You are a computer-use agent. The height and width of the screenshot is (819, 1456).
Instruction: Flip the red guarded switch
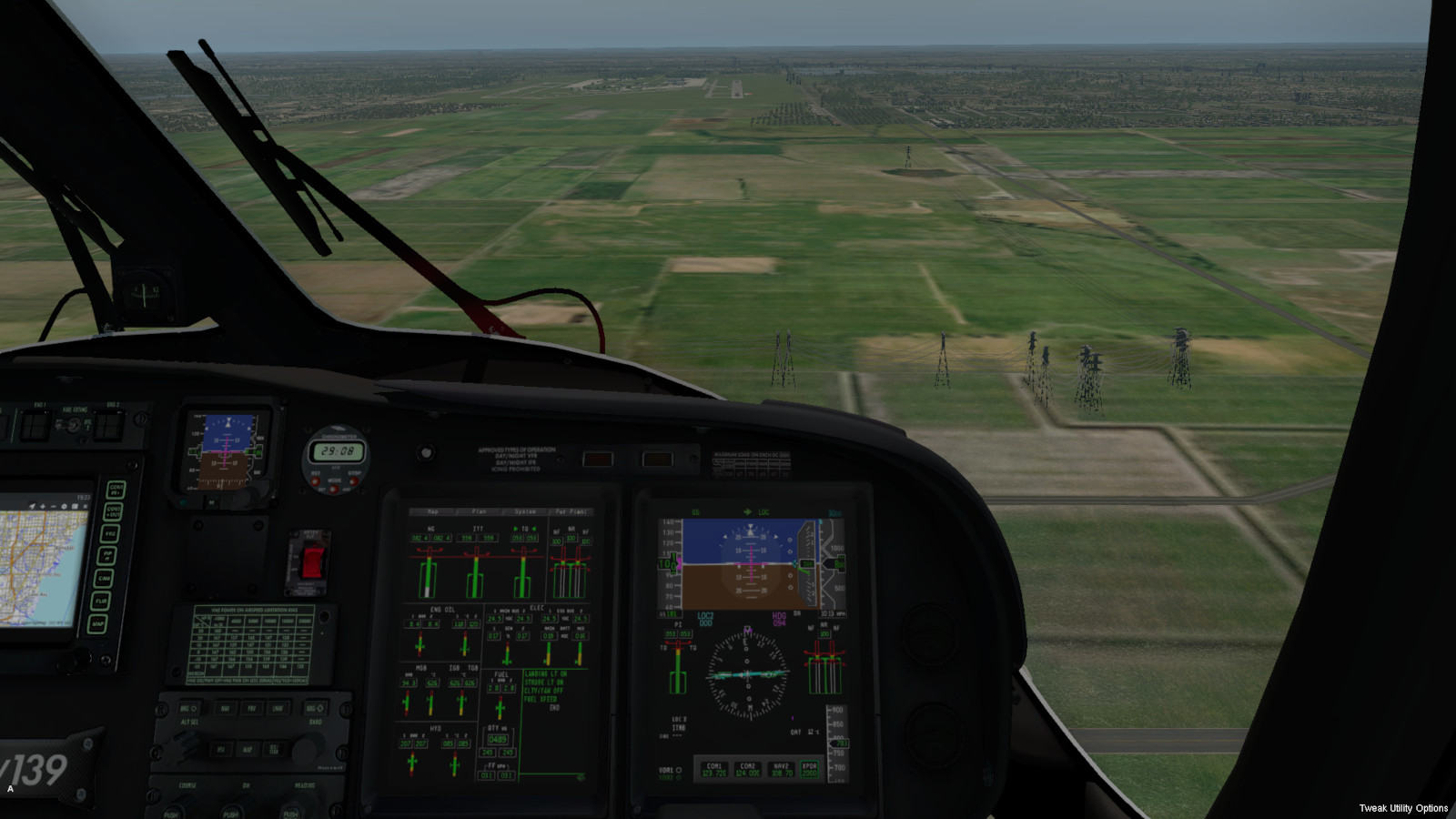click(x=312, y=561)
